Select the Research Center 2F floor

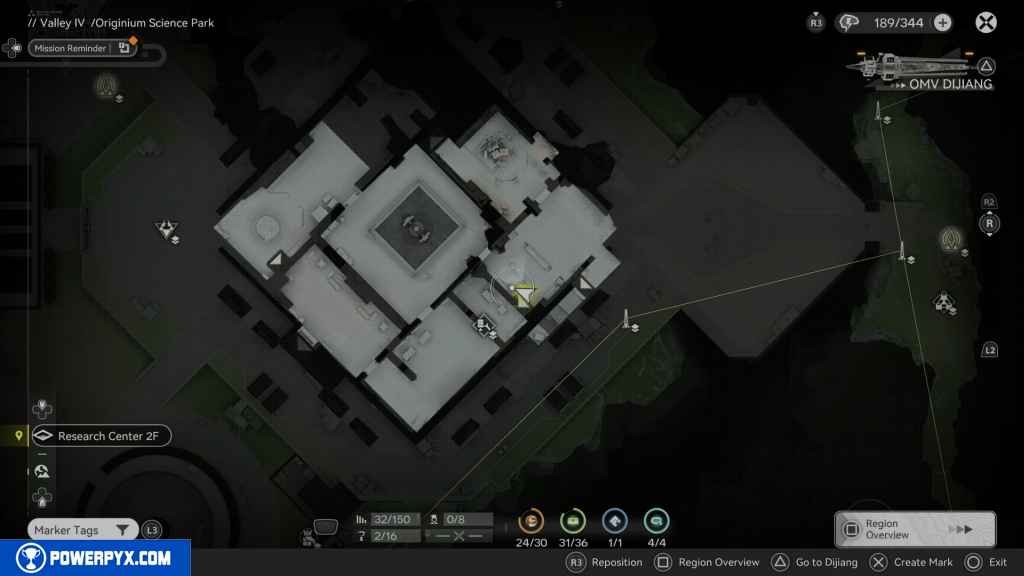click(x=101, y=436)
